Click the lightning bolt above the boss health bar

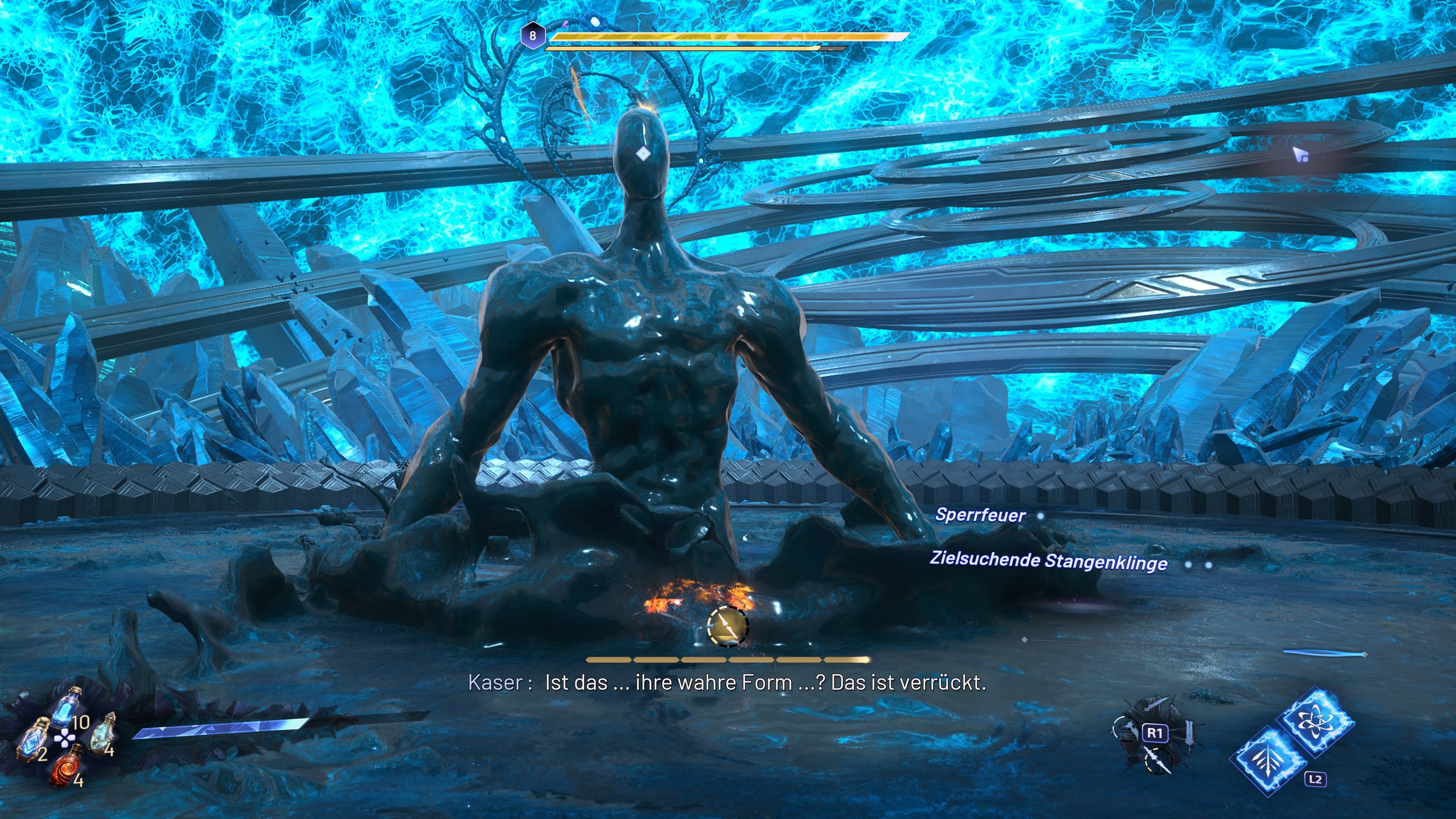(566, 26)
